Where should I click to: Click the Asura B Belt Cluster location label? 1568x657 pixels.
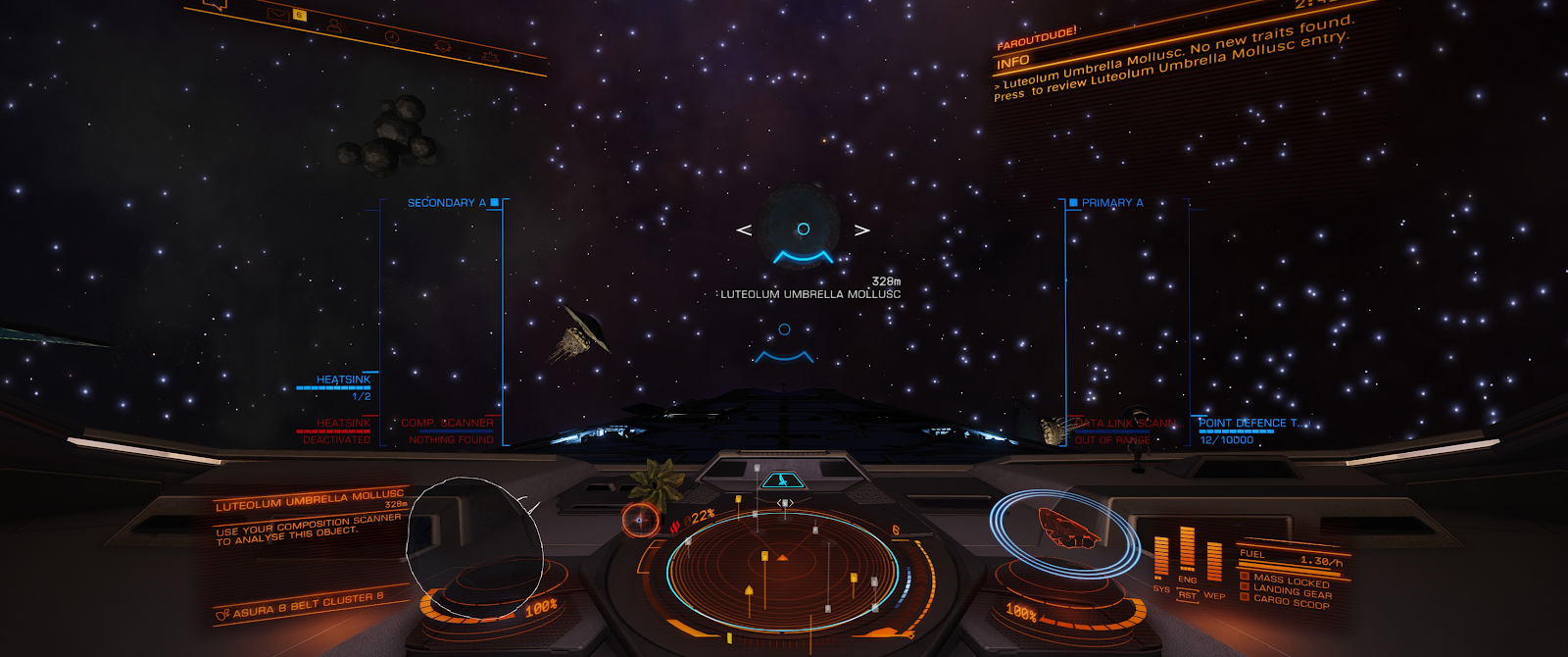click(x=307, y=605)
